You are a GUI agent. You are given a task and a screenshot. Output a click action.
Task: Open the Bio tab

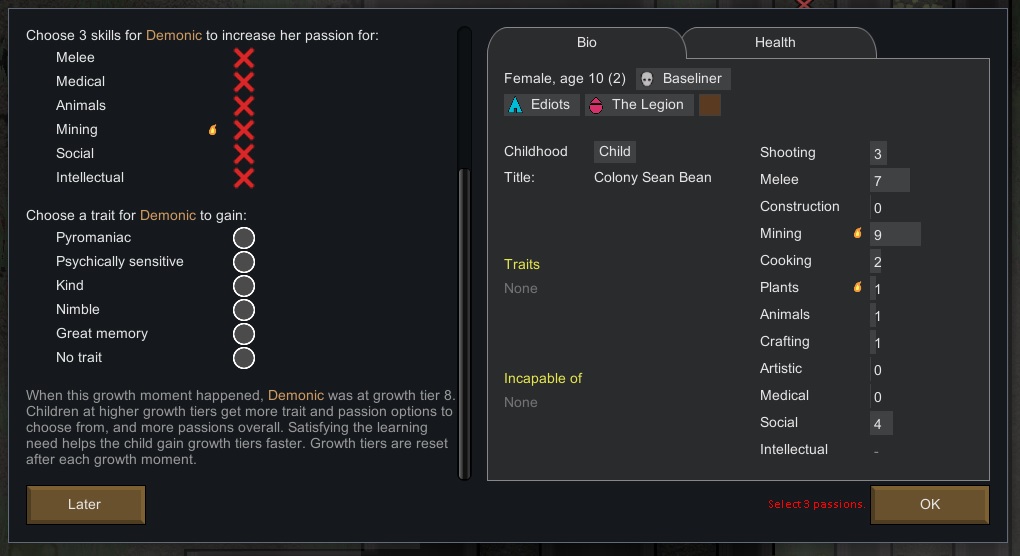click(x=587, y=43)
